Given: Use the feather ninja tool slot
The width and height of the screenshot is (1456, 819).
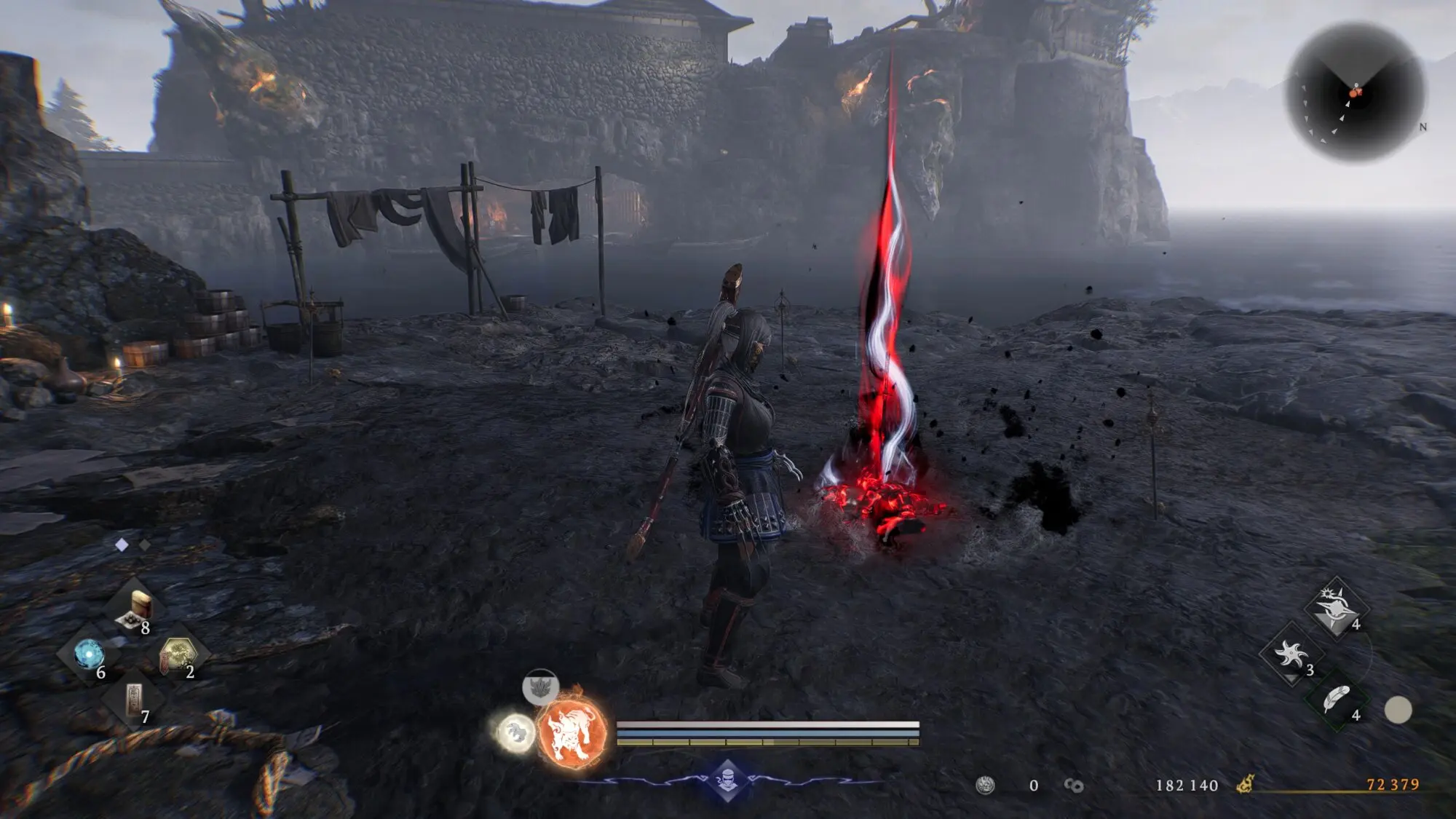Looking at the screenshot, I should (x=1336, y=700).
